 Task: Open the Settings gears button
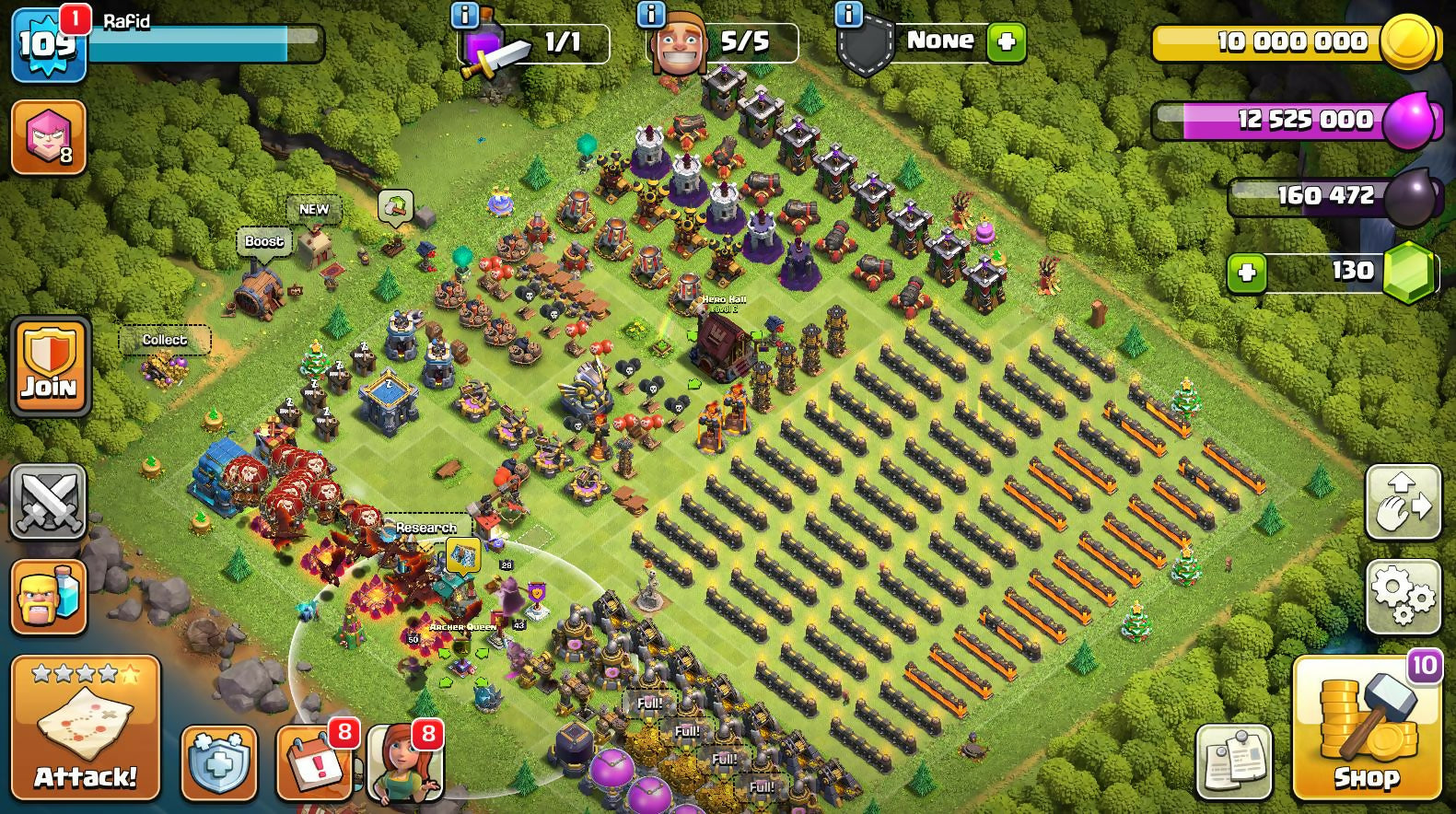[x=1403, y=596]
